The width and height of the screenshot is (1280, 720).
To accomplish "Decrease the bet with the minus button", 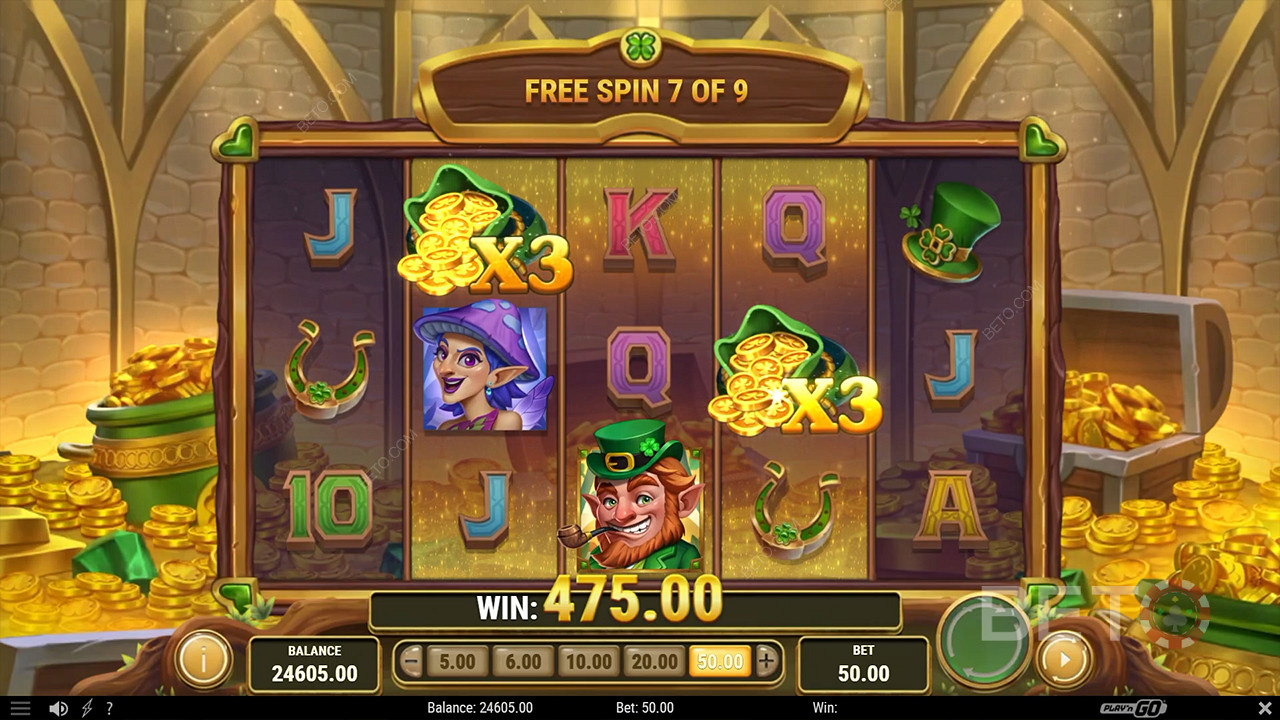I will (411, 660).
